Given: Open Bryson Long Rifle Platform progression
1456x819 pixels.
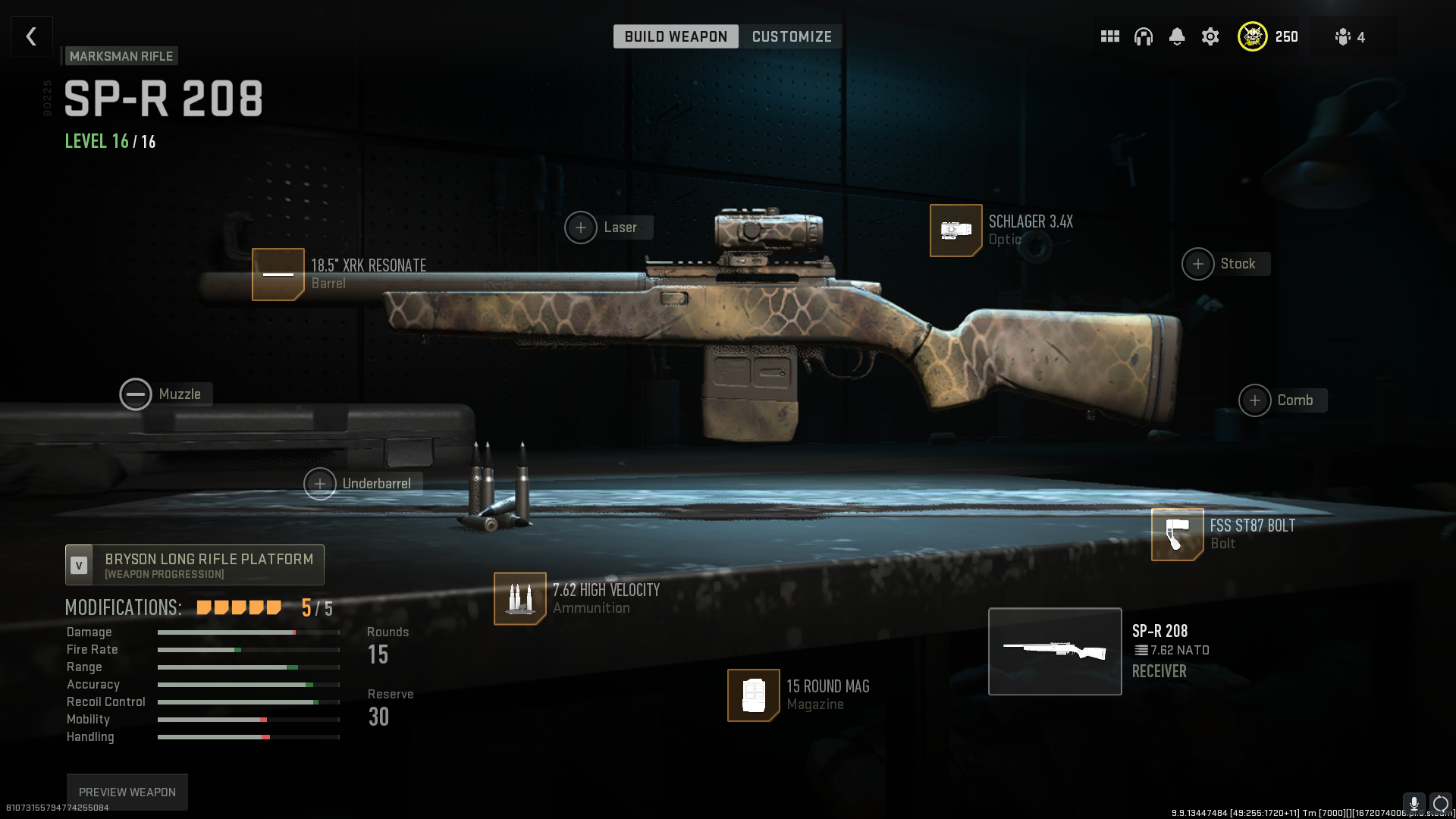Looking at the screenshot, I should (195, 565).
